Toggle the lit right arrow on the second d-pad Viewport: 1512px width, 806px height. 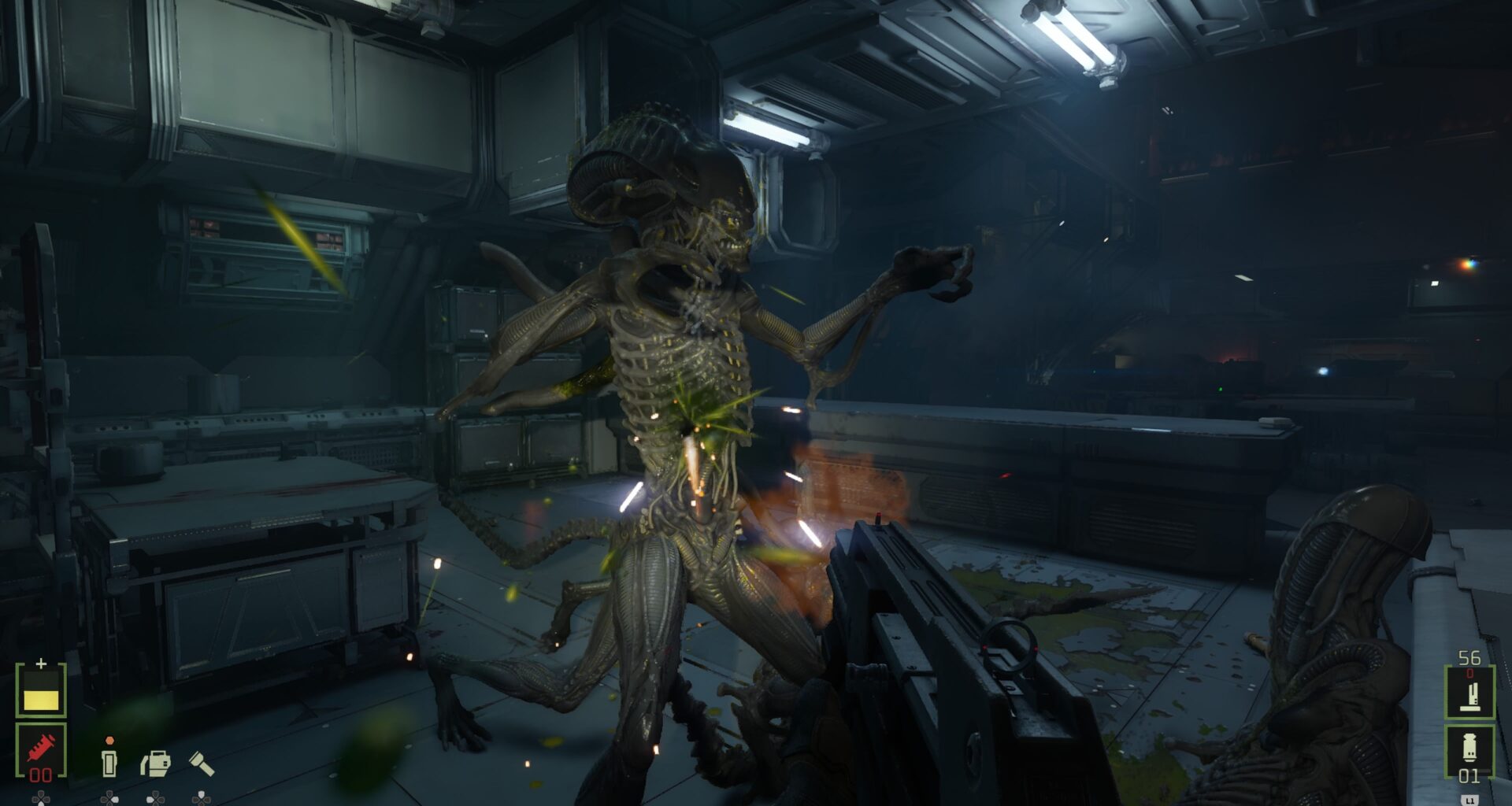(x=115, y=800)
